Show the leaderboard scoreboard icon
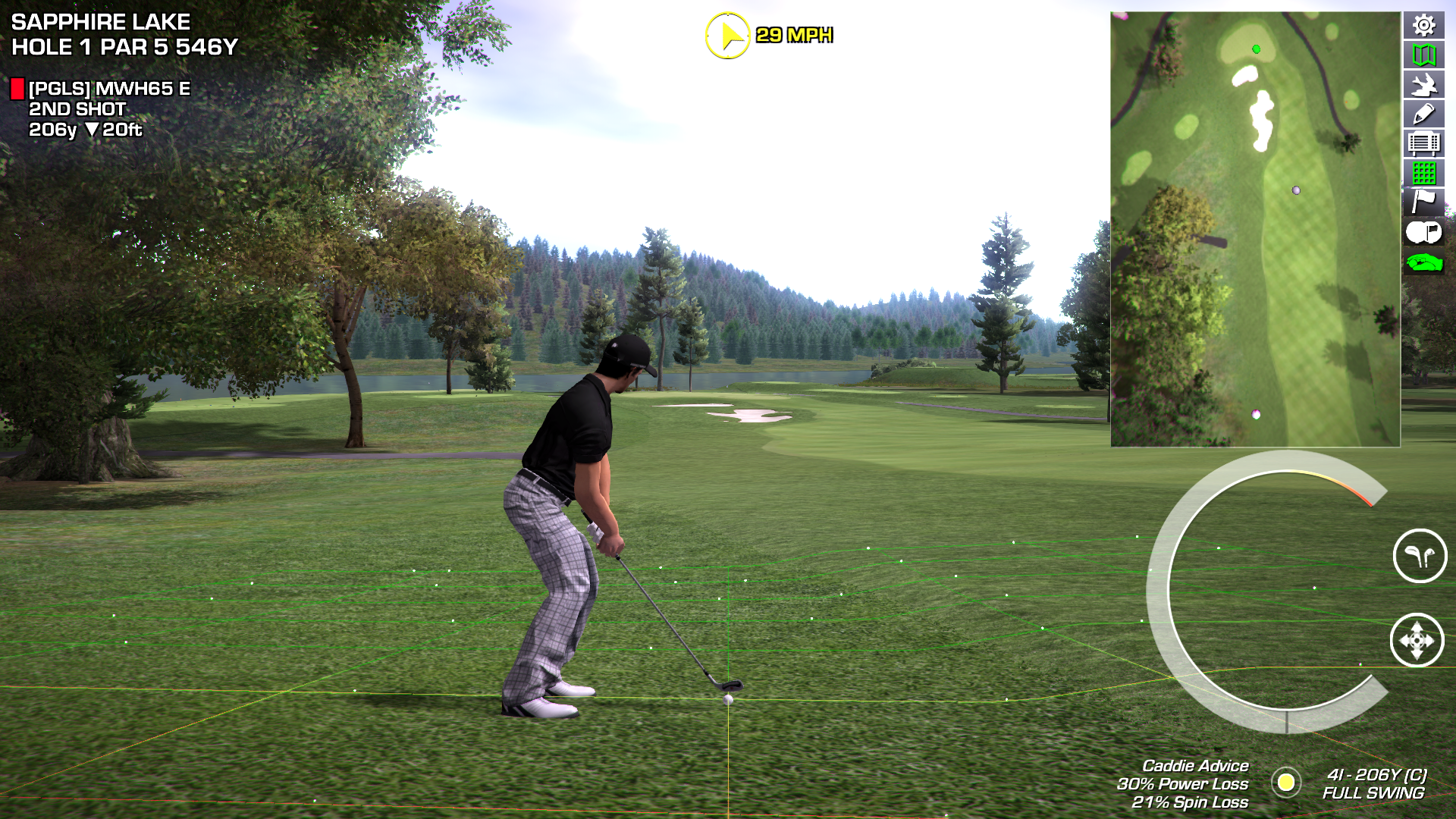Screen dimensions: 1456x819 tap(1423, 143)
